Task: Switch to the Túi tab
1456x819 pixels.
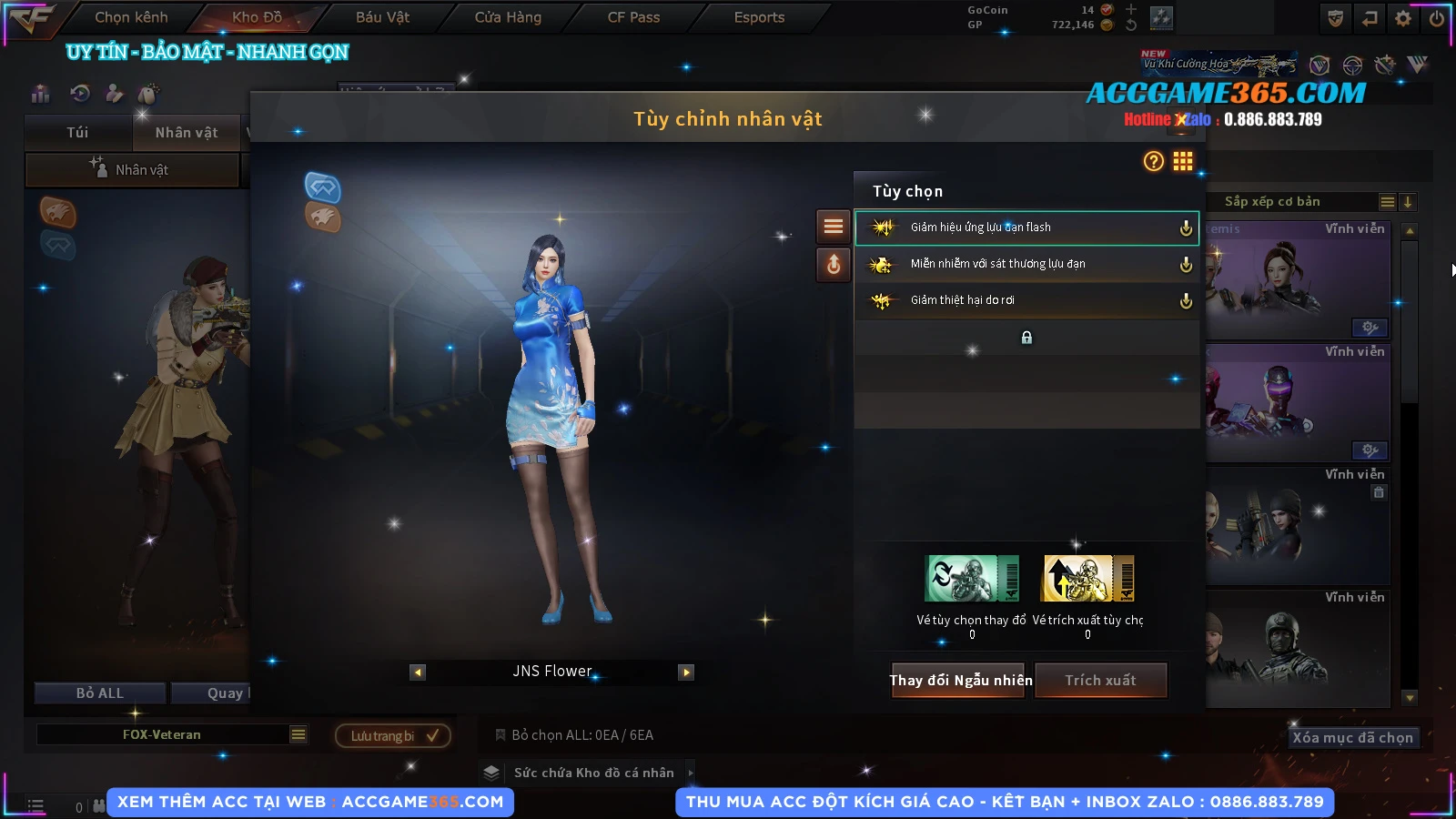Action: (x=77, y=133)
